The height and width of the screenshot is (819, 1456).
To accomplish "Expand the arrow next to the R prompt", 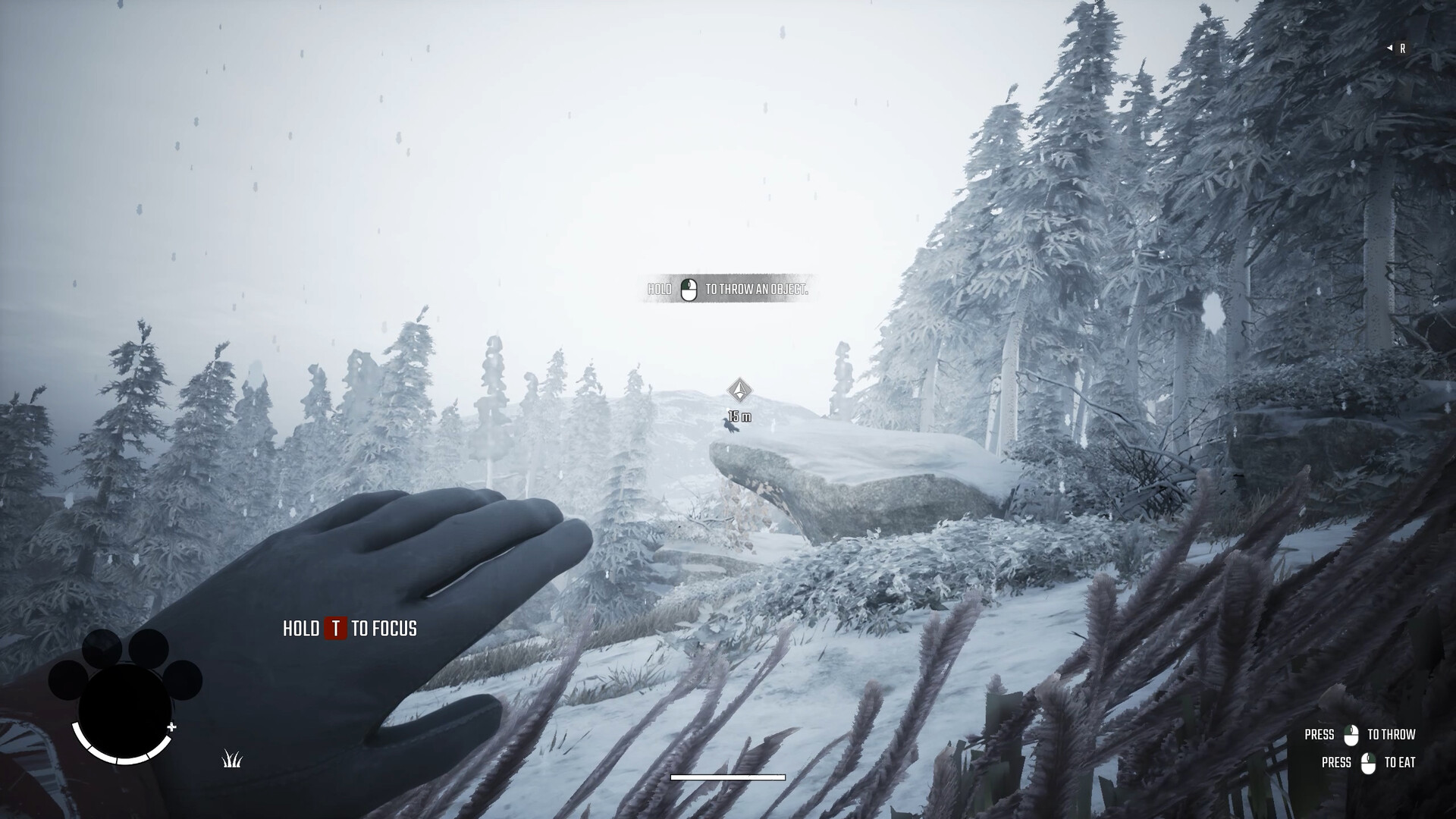I will 1390,48.
